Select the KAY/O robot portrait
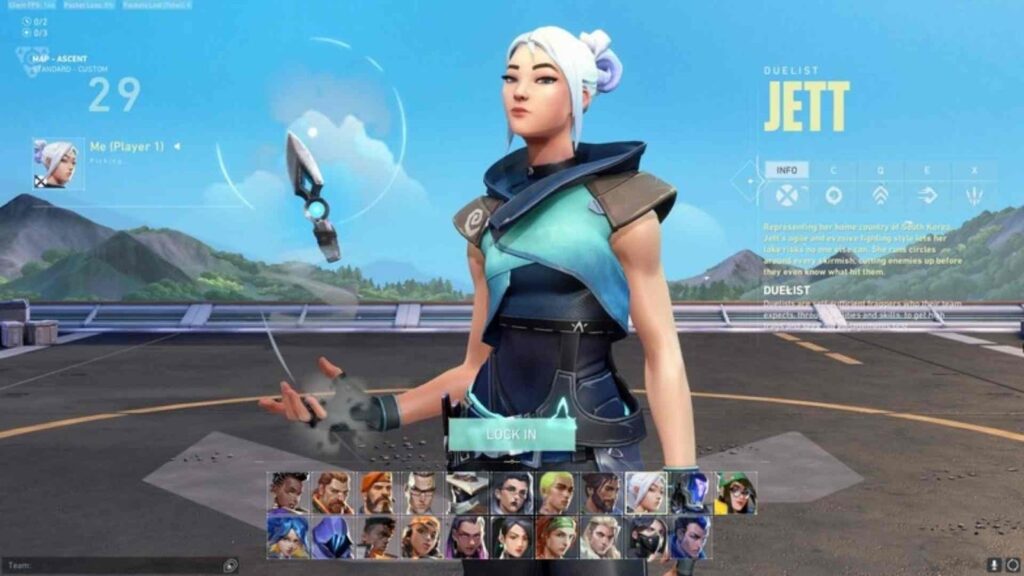The height and width of the screenshot is (576, 1024). 690,492
